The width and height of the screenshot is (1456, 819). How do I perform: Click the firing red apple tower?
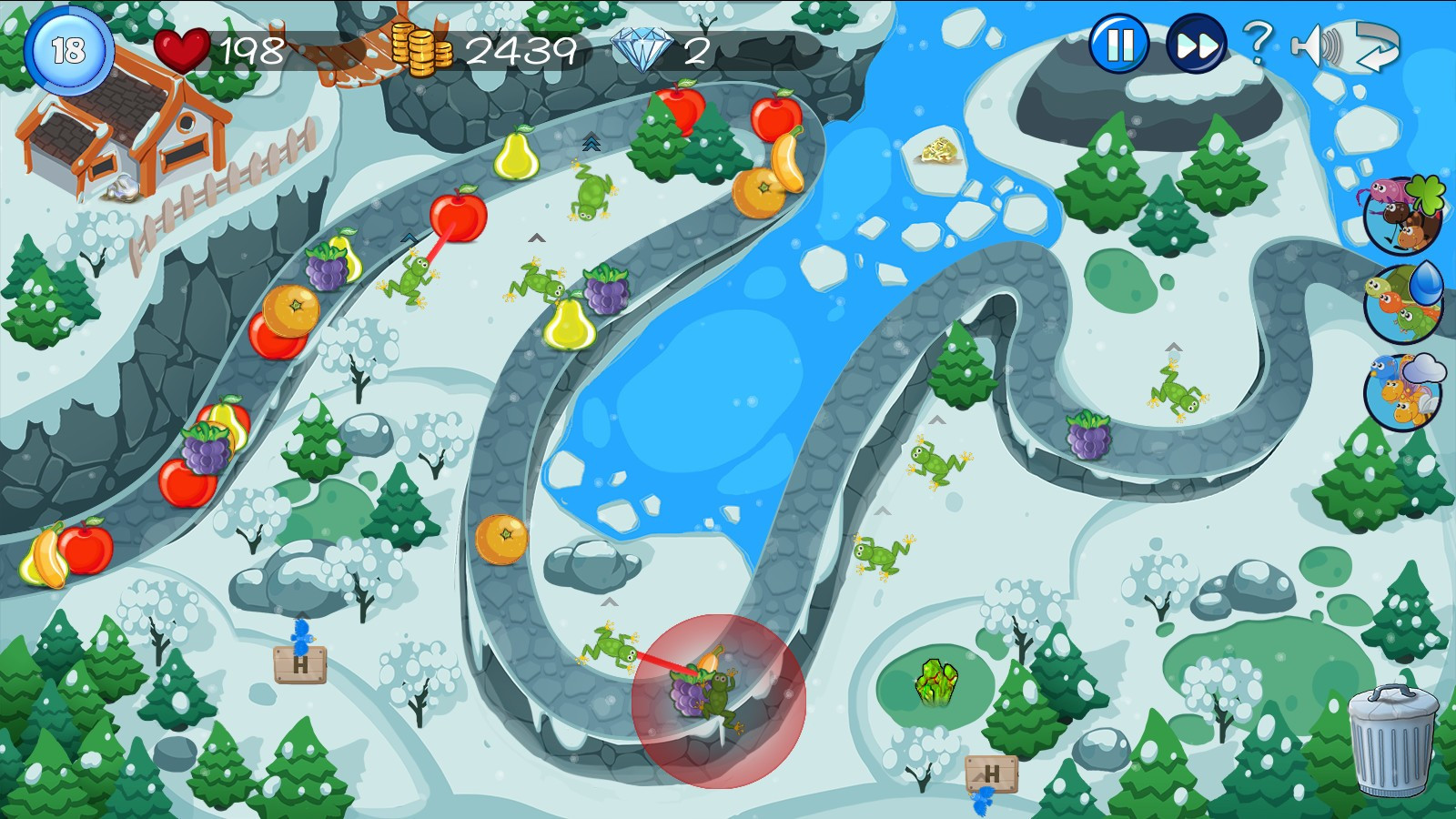click(x=460, y=216)
